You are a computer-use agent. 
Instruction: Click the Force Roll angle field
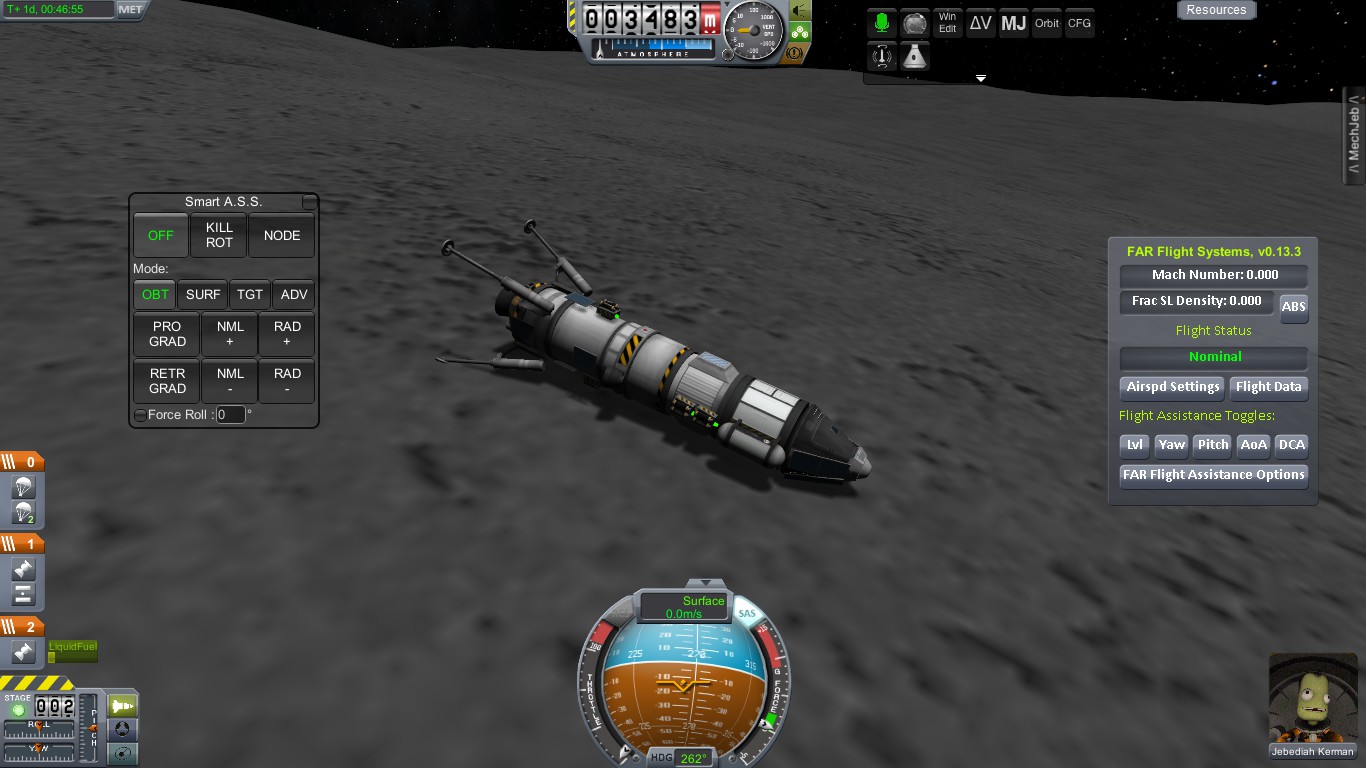pos(230,415)
